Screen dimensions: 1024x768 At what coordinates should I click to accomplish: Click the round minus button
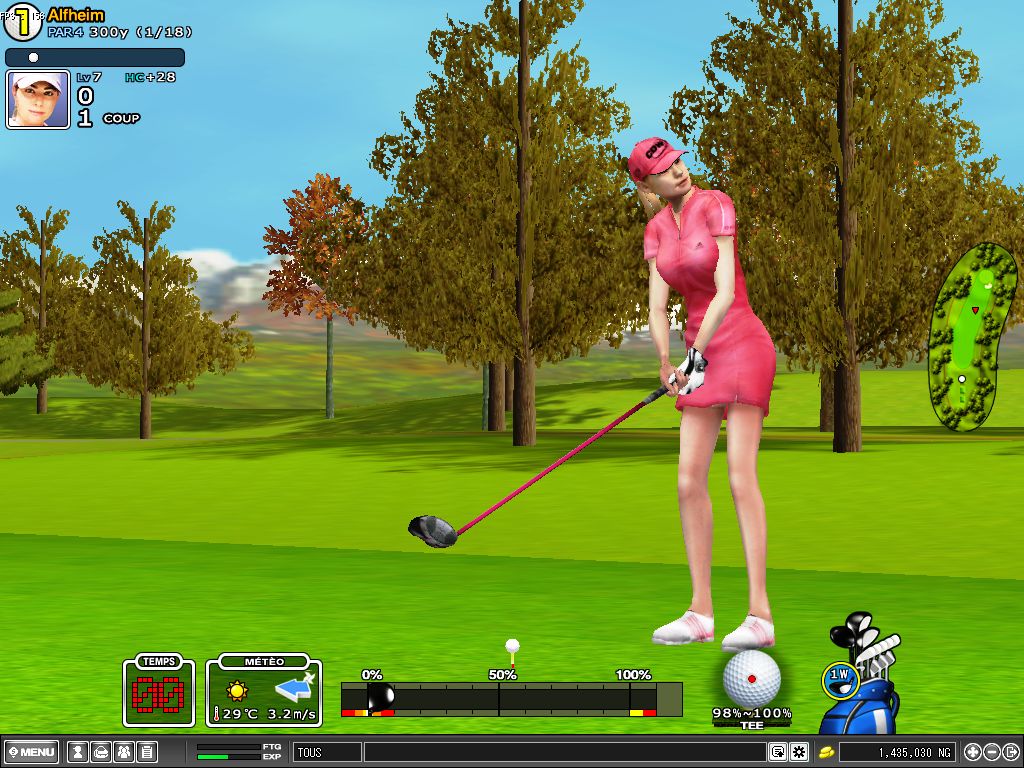pos(992,752)
